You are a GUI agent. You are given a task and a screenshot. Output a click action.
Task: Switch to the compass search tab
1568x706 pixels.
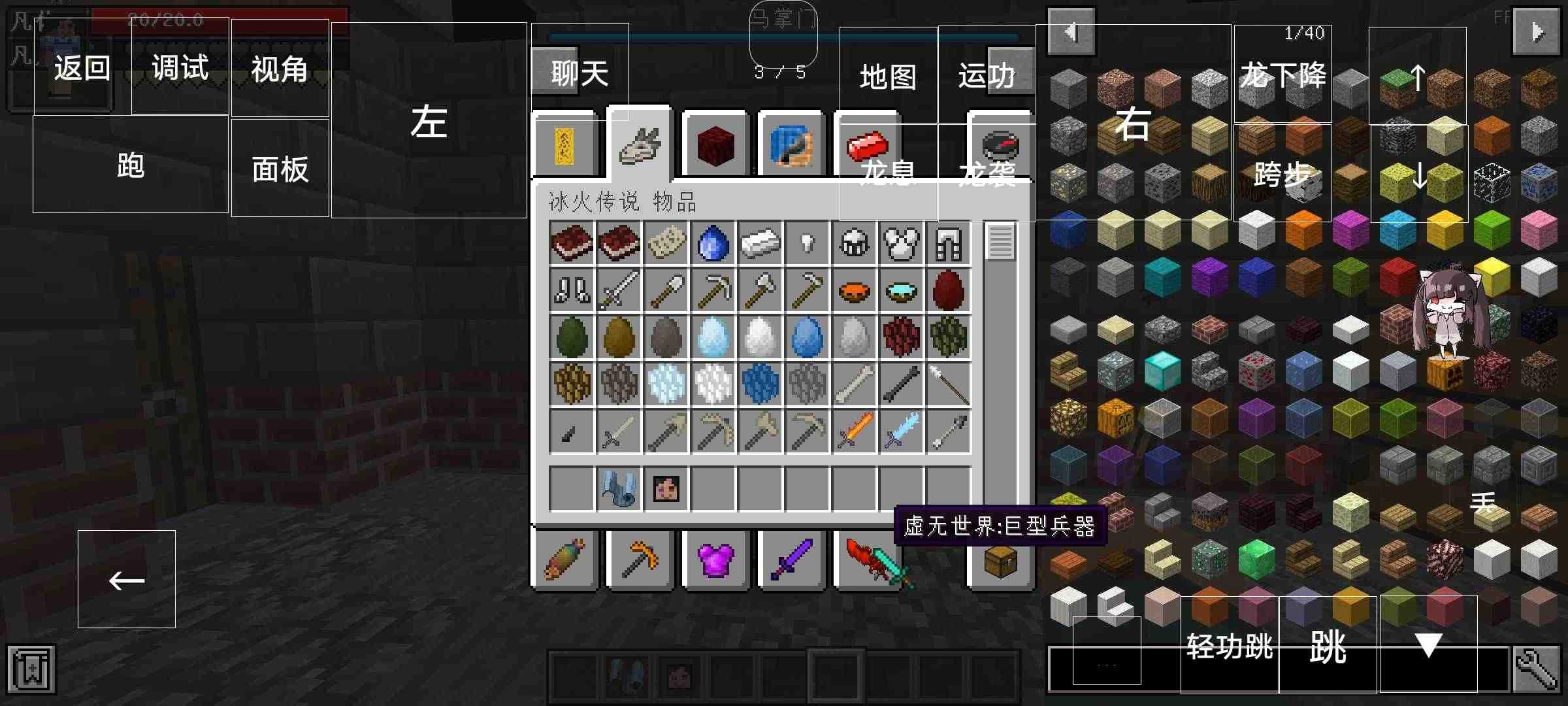(1002, 144)
